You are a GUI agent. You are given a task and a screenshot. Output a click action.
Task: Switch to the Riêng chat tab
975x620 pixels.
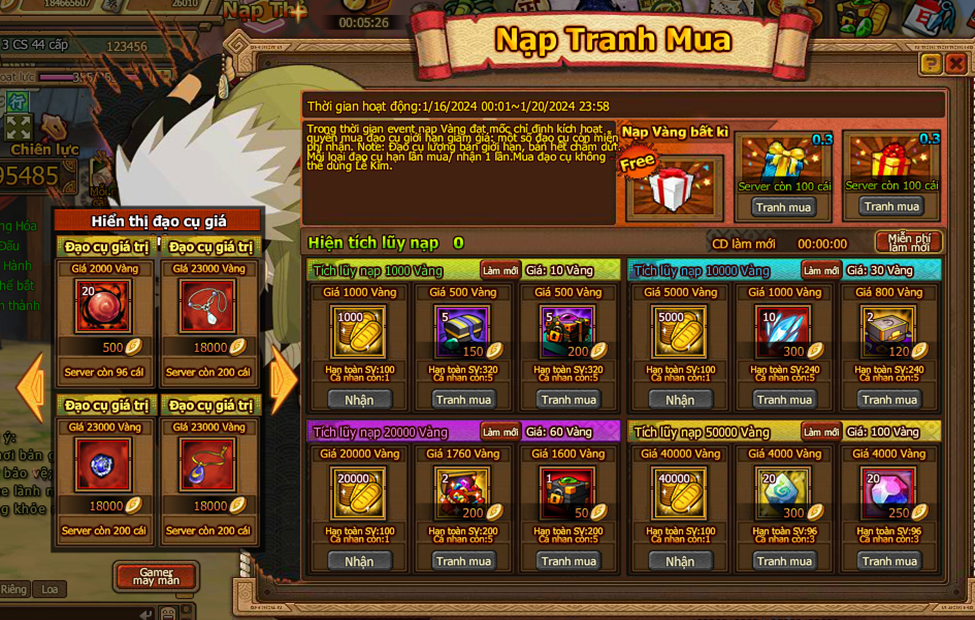point(14,589)
